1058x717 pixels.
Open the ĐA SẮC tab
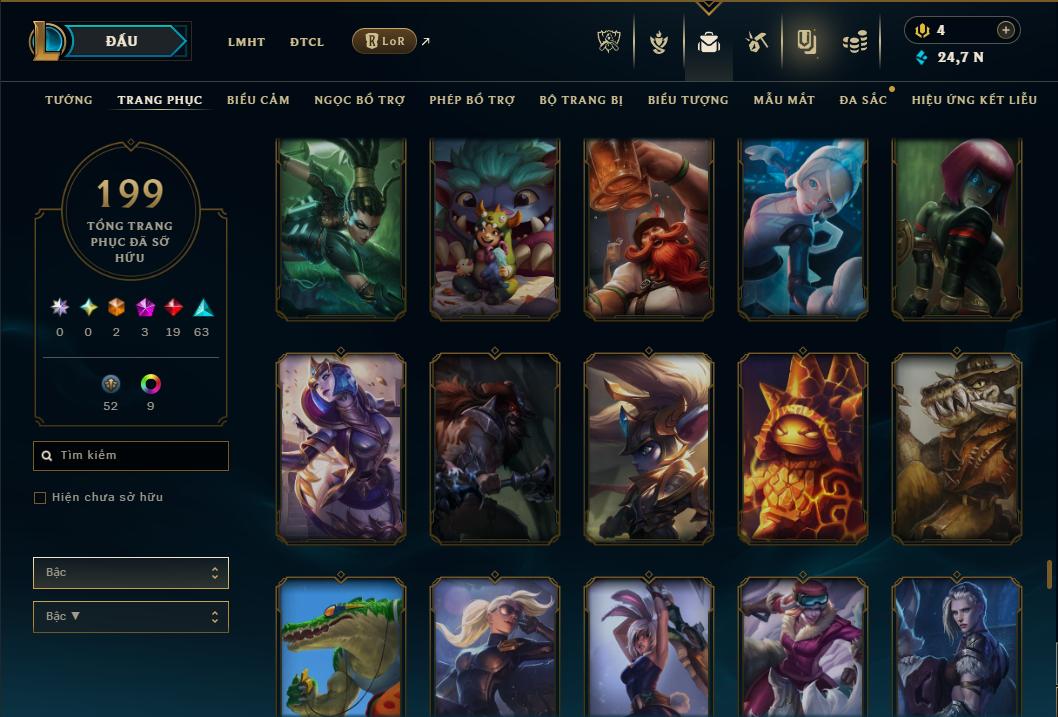(863, 100)
